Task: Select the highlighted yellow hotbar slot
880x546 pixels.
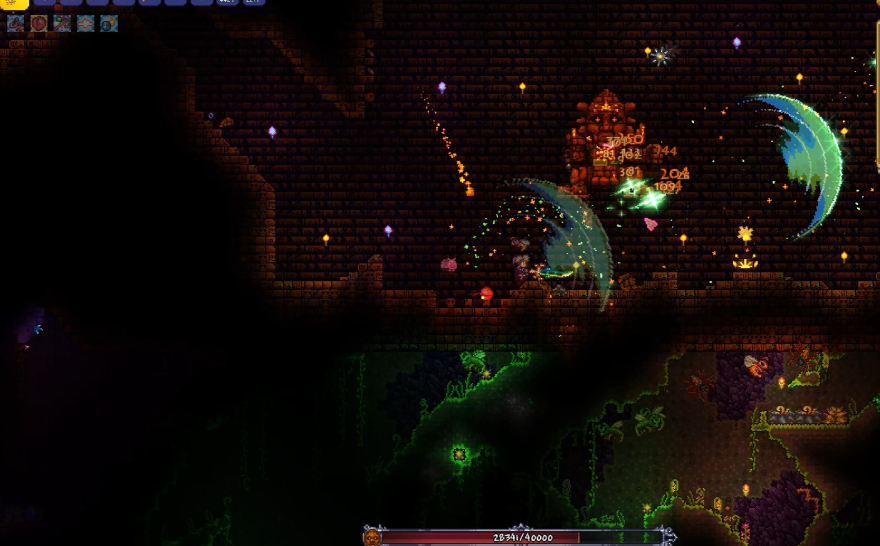Action: click(14, 4)
